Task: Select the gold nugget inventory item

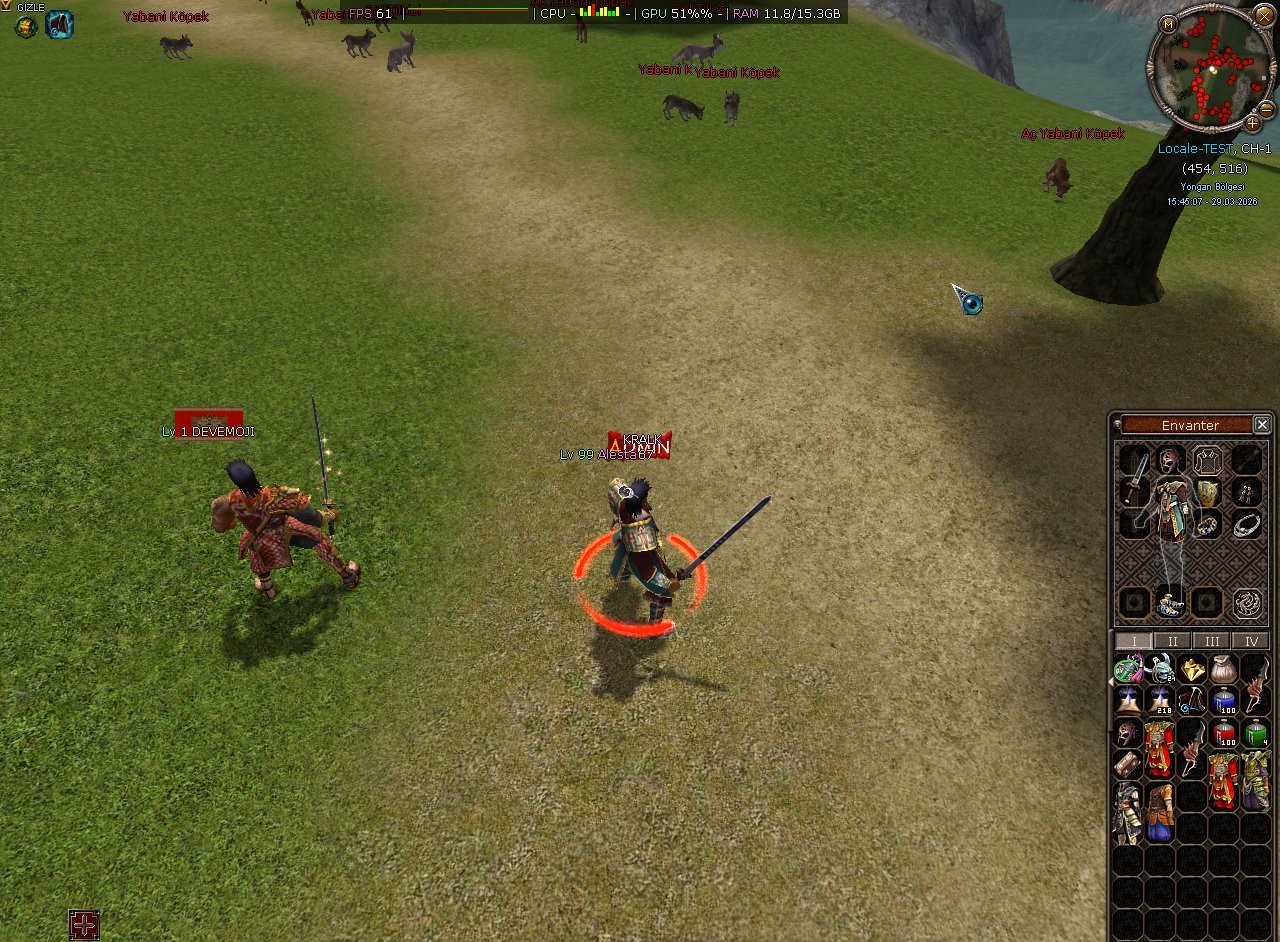Action: [x=1192, y=668]
